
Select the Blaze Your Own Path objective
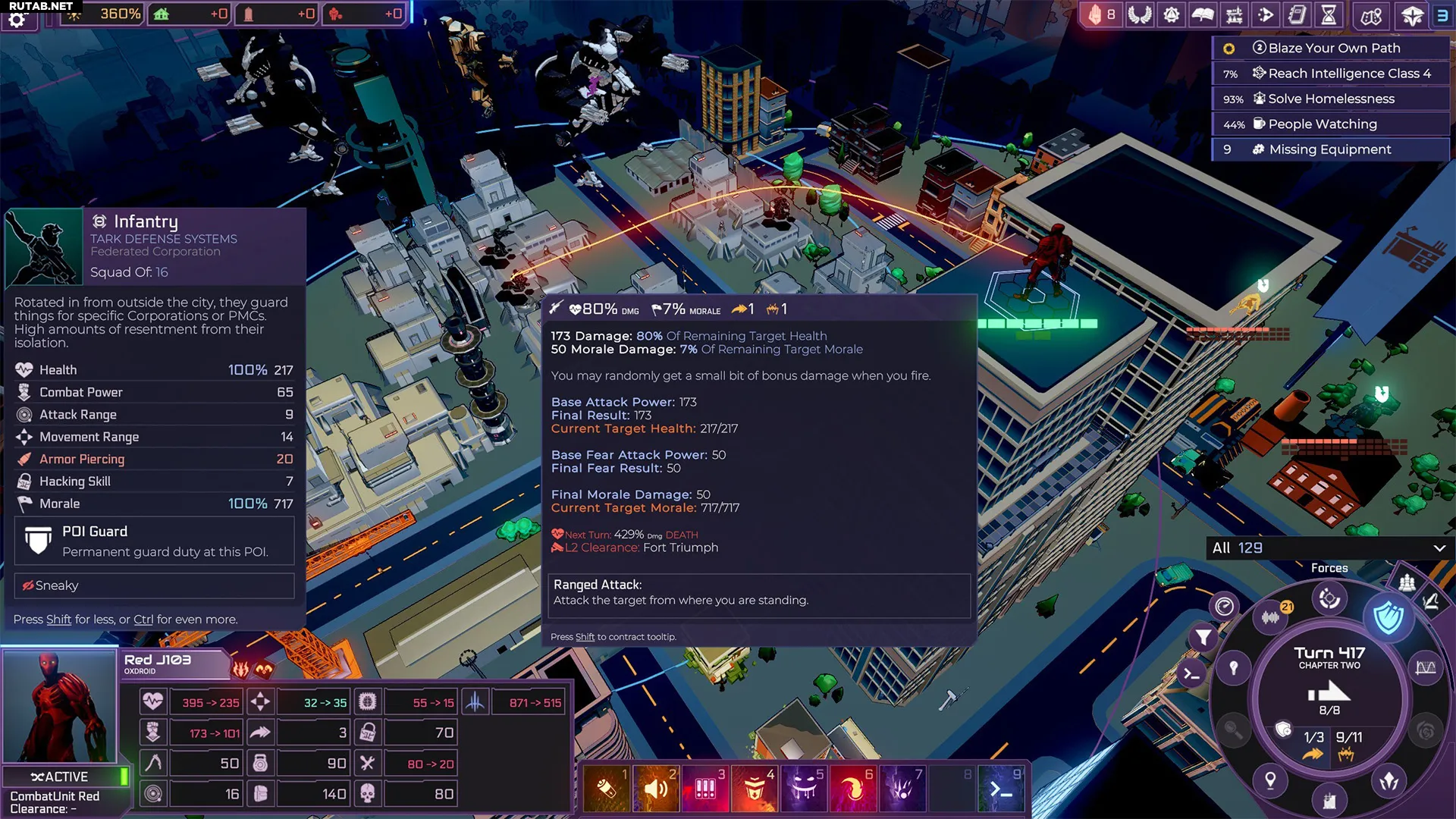point(1333,49)
